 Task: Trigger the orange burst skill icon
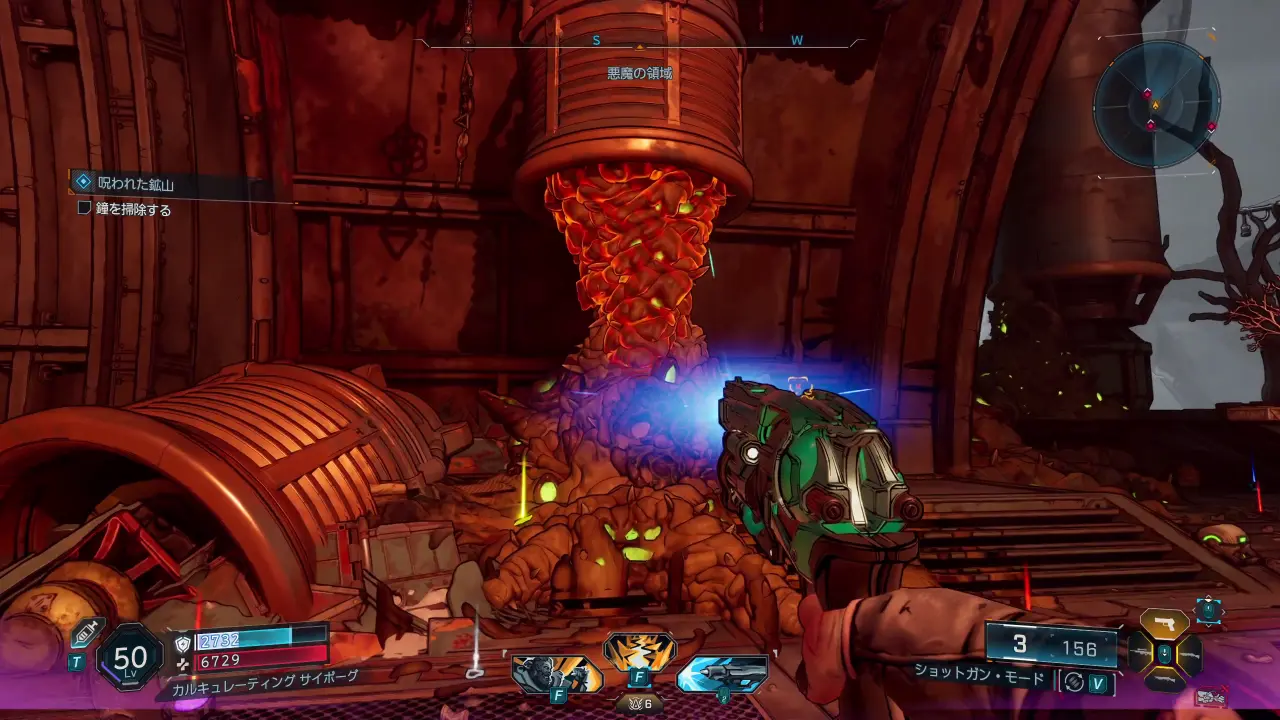coord(640,653)
